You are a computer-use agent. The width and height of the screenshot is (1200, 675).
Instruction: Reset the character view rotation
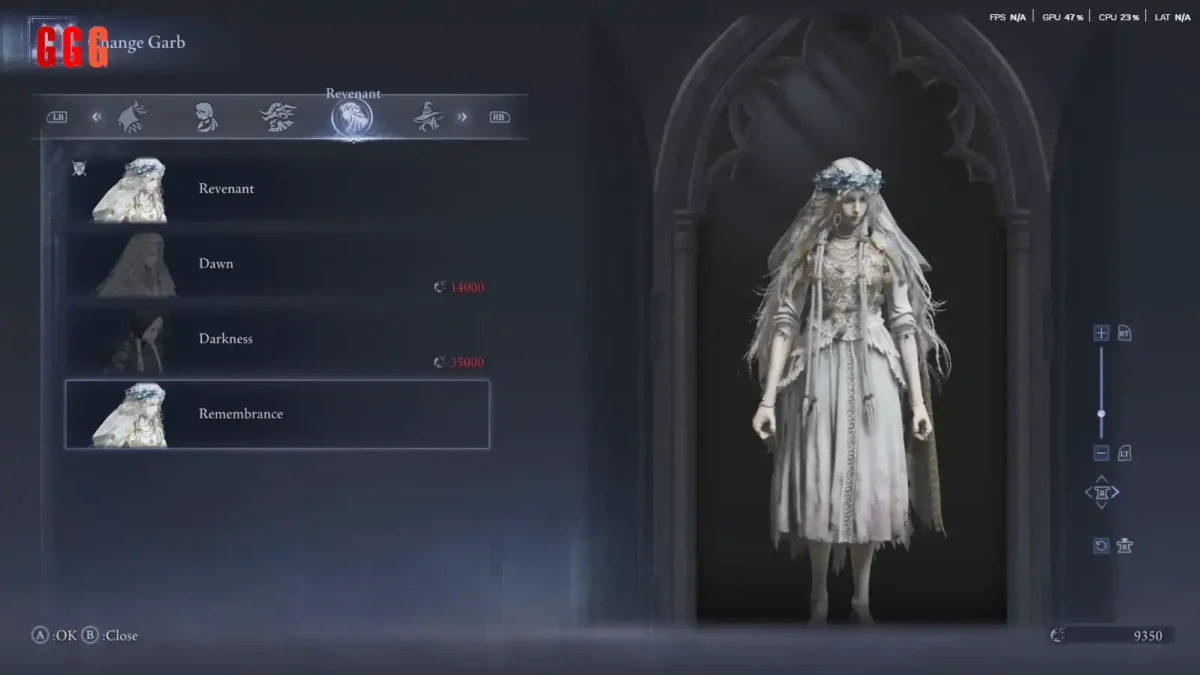click(1101, 546)
